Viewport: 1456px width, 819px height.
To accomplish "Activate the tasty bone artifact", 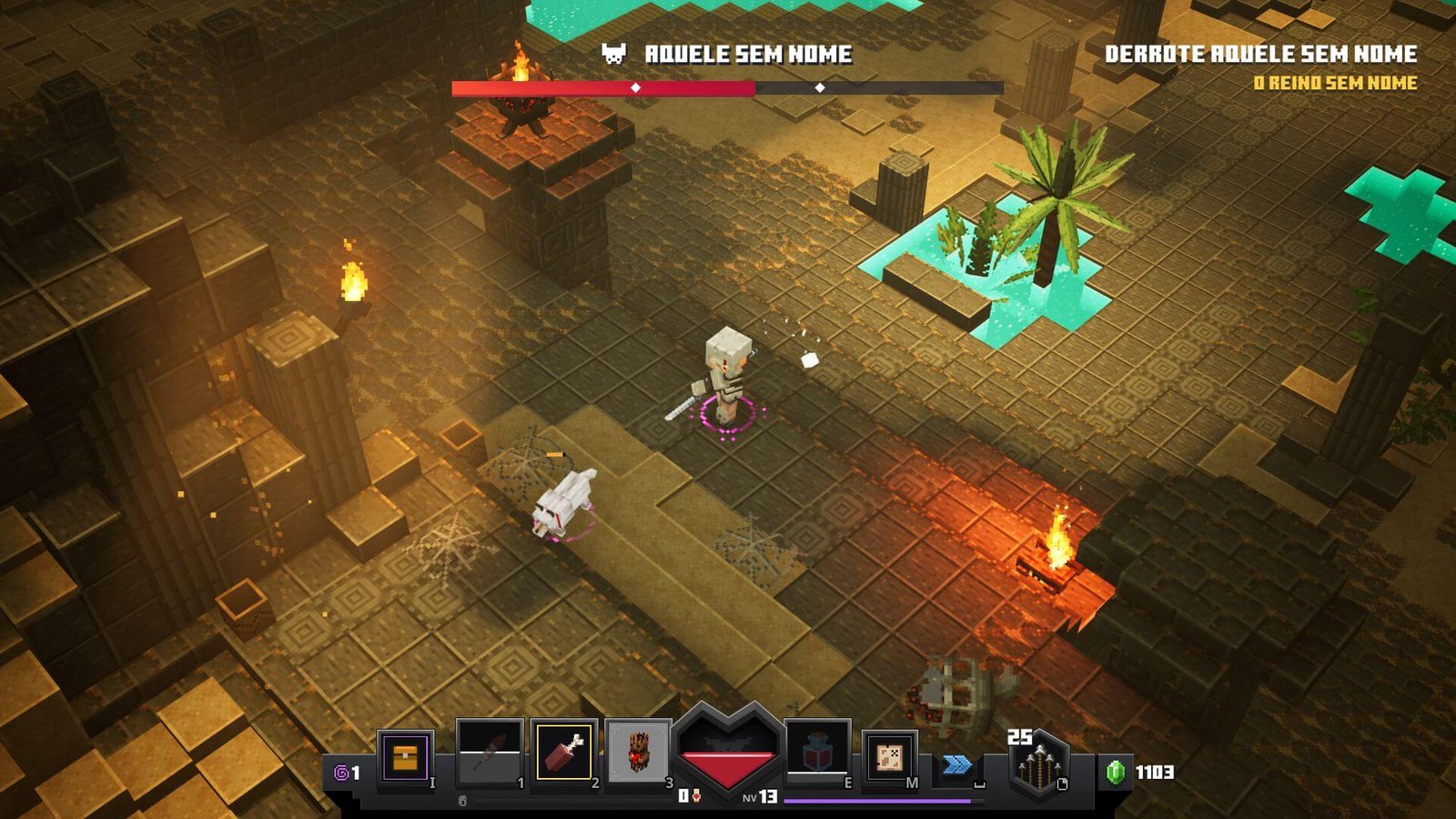I will 564,752.
